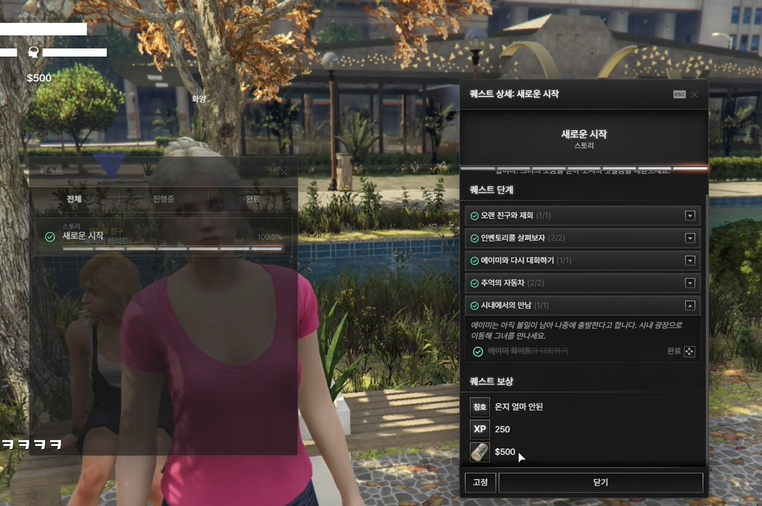The image size is (762, 506).
Task: Switch to the 완료 quest tab
Action: pos(253,199)
